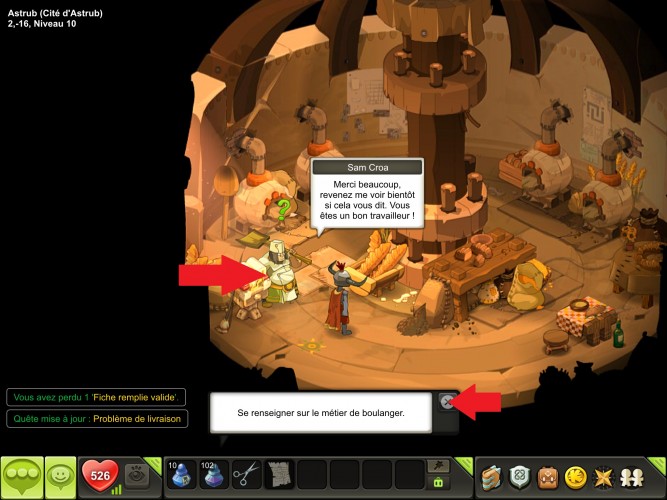667x500 pixels.
Task: Select the scissors item in the hotbar
Action: click(246, 474)
